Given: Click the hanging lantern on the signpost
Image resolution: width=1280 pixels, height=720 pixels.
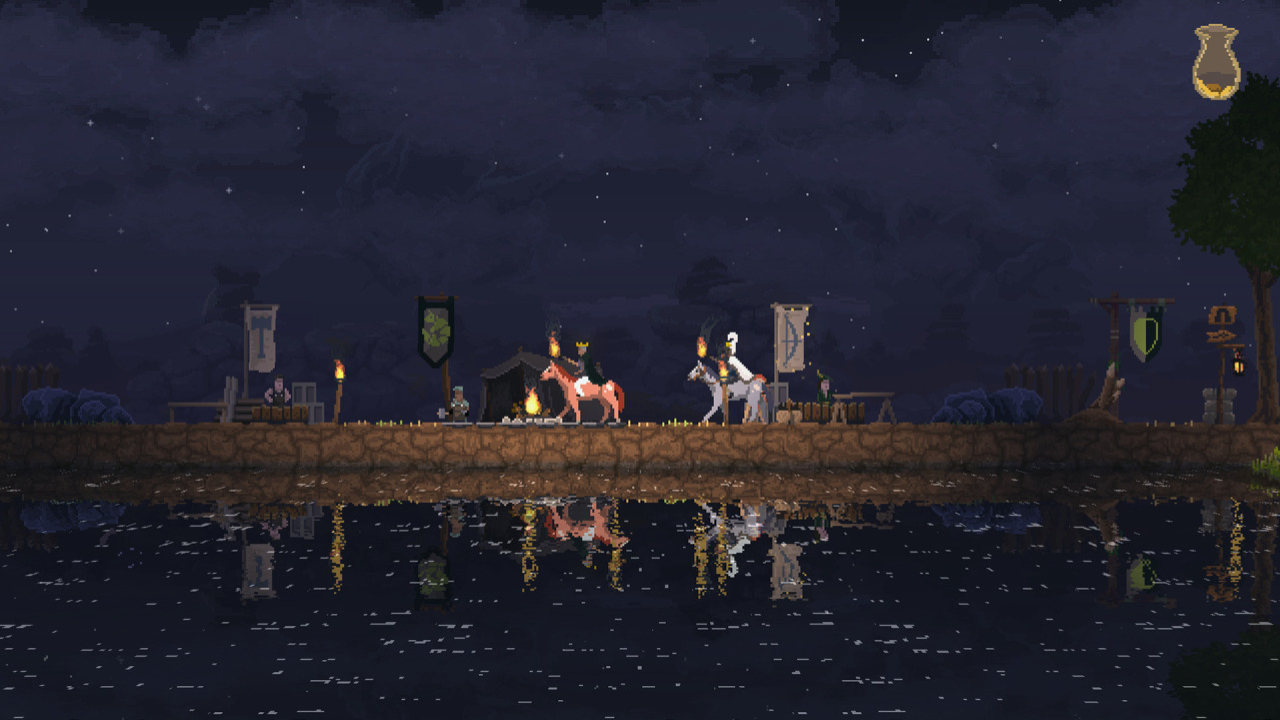Looking at the screenshot, I should tap(1239, 366).
